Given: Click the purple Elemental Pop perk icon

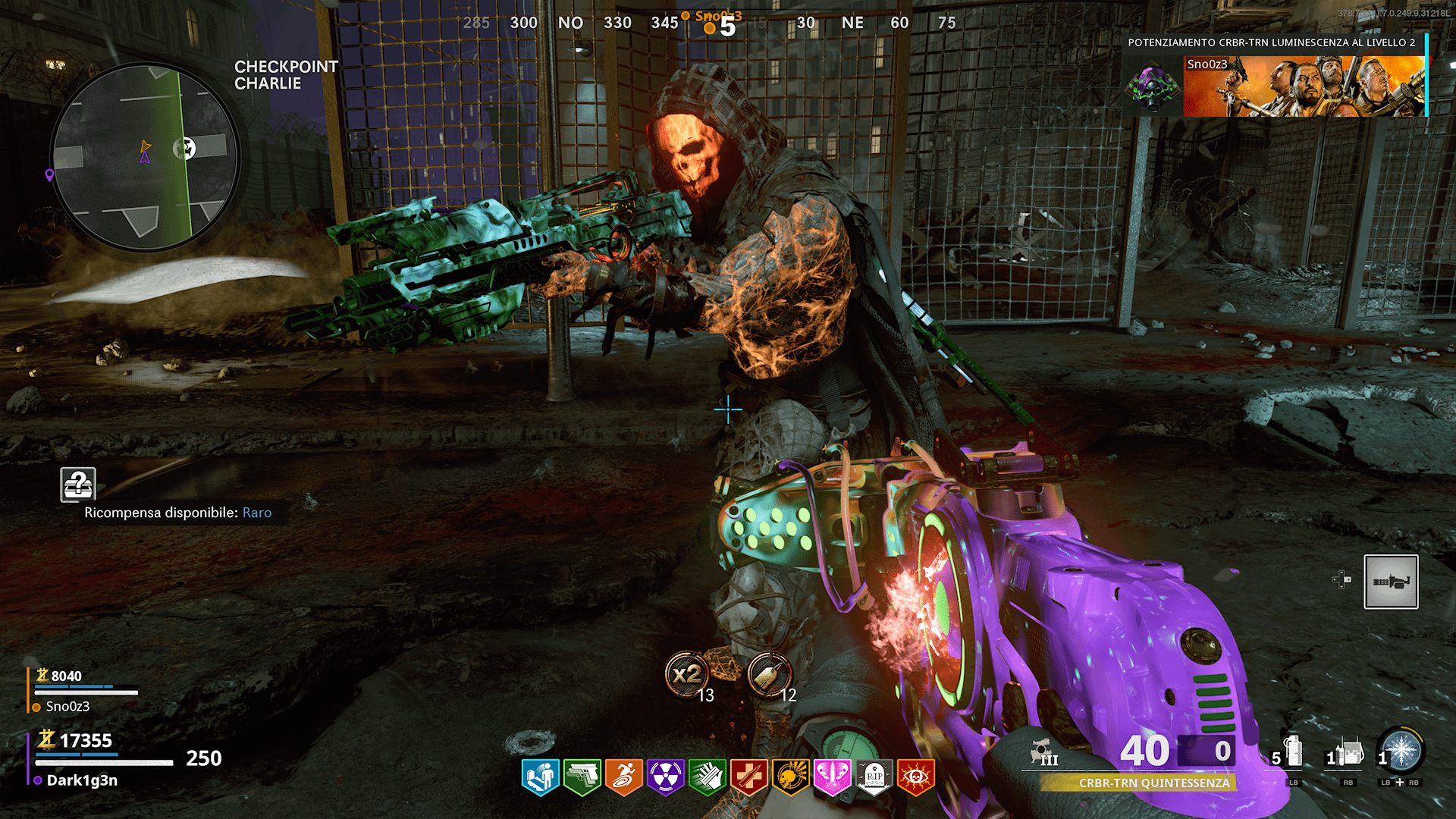Looking at the screenshot, I should [666, 777].
